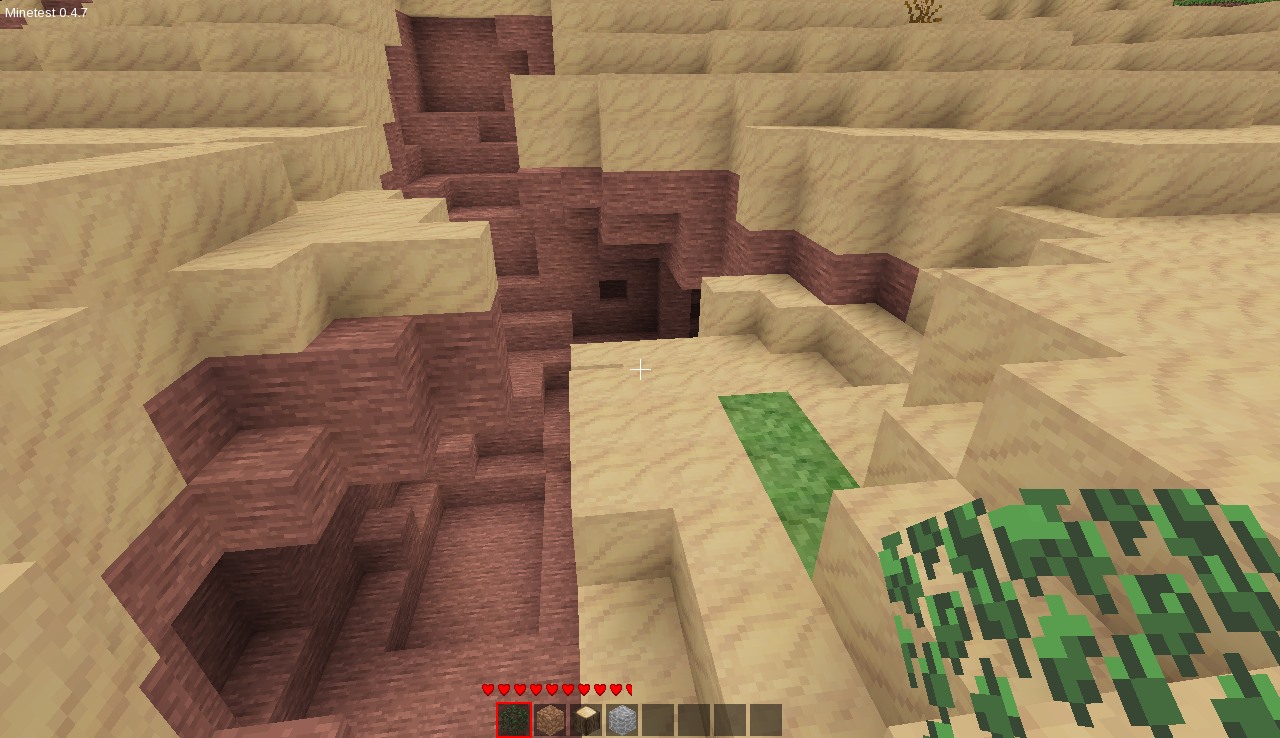
Task: Select the leaves block hotbar slot
Action: pyautogui.click(x=514, y=720)
